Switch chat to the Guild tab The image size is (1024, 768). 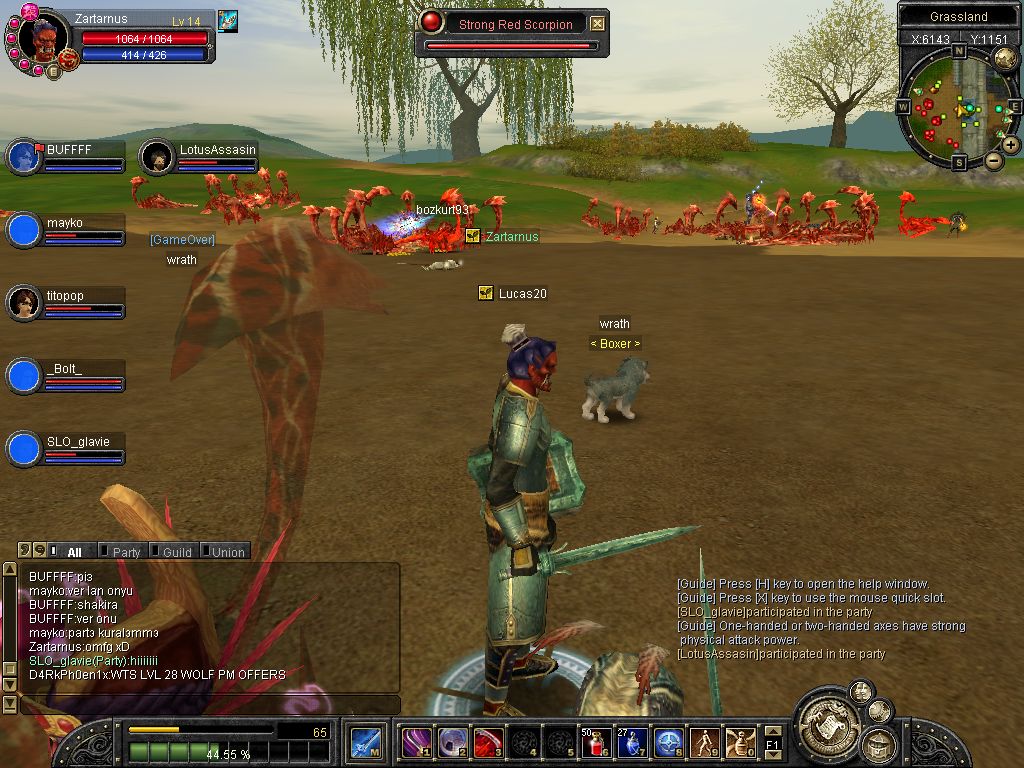pyautogui.click(x=175, y=551)
